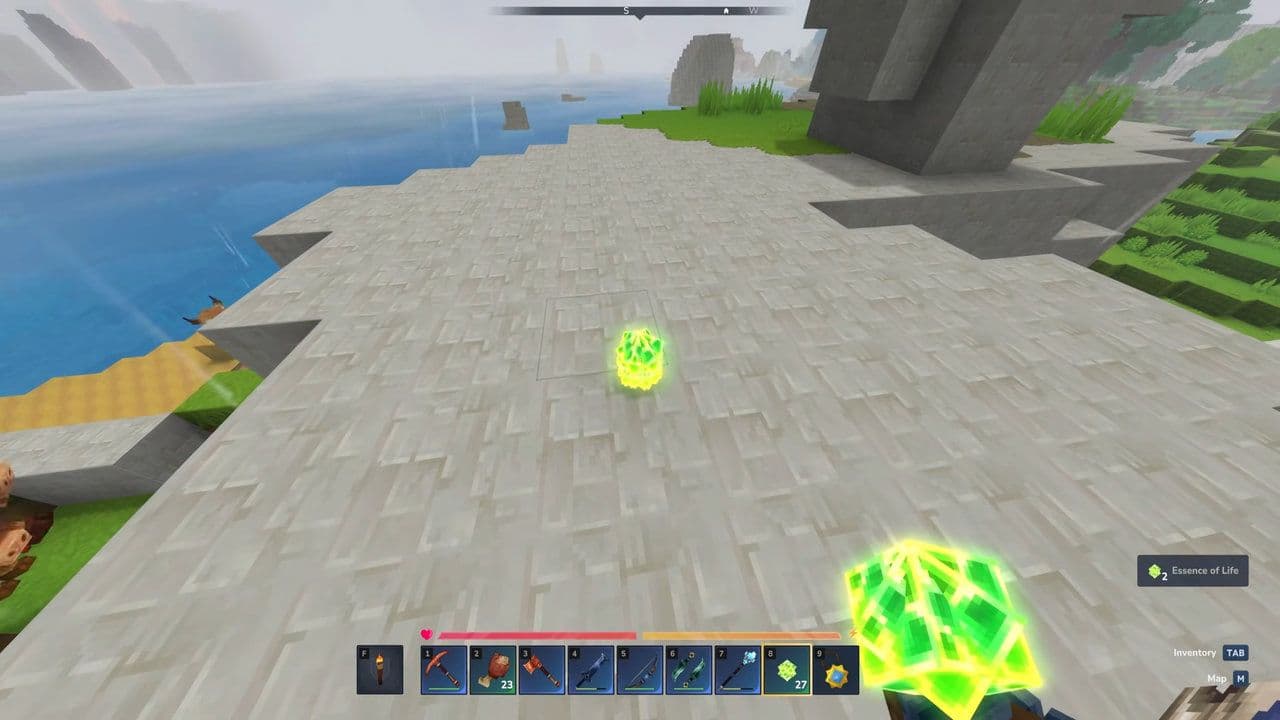The height and width of the screenshot is (720, 1280).
Task: Open the Map via the M button
Action: tap(1240, 678)
